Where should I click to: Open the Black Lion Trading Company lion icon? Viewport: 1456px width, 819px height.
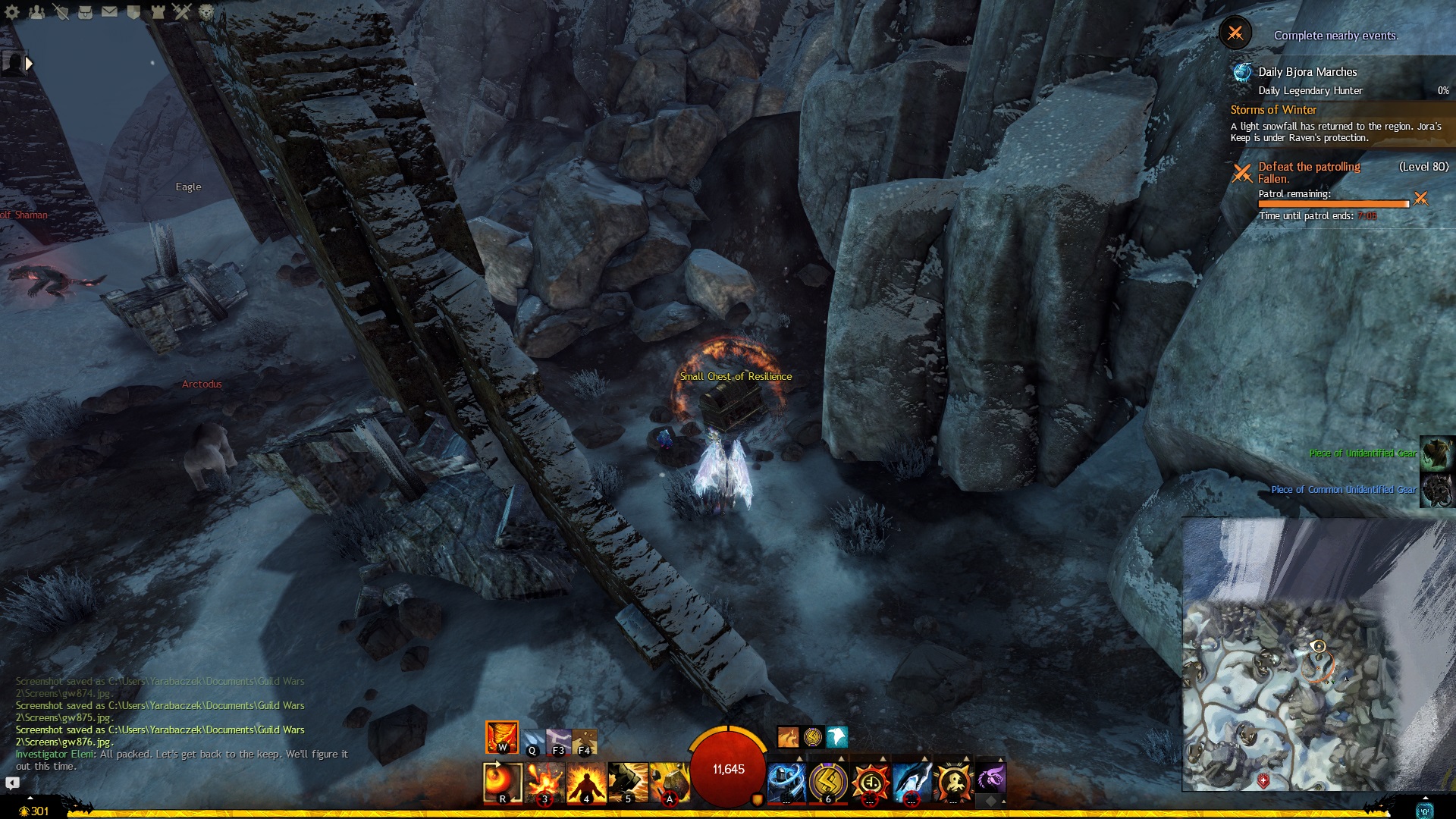206,12
